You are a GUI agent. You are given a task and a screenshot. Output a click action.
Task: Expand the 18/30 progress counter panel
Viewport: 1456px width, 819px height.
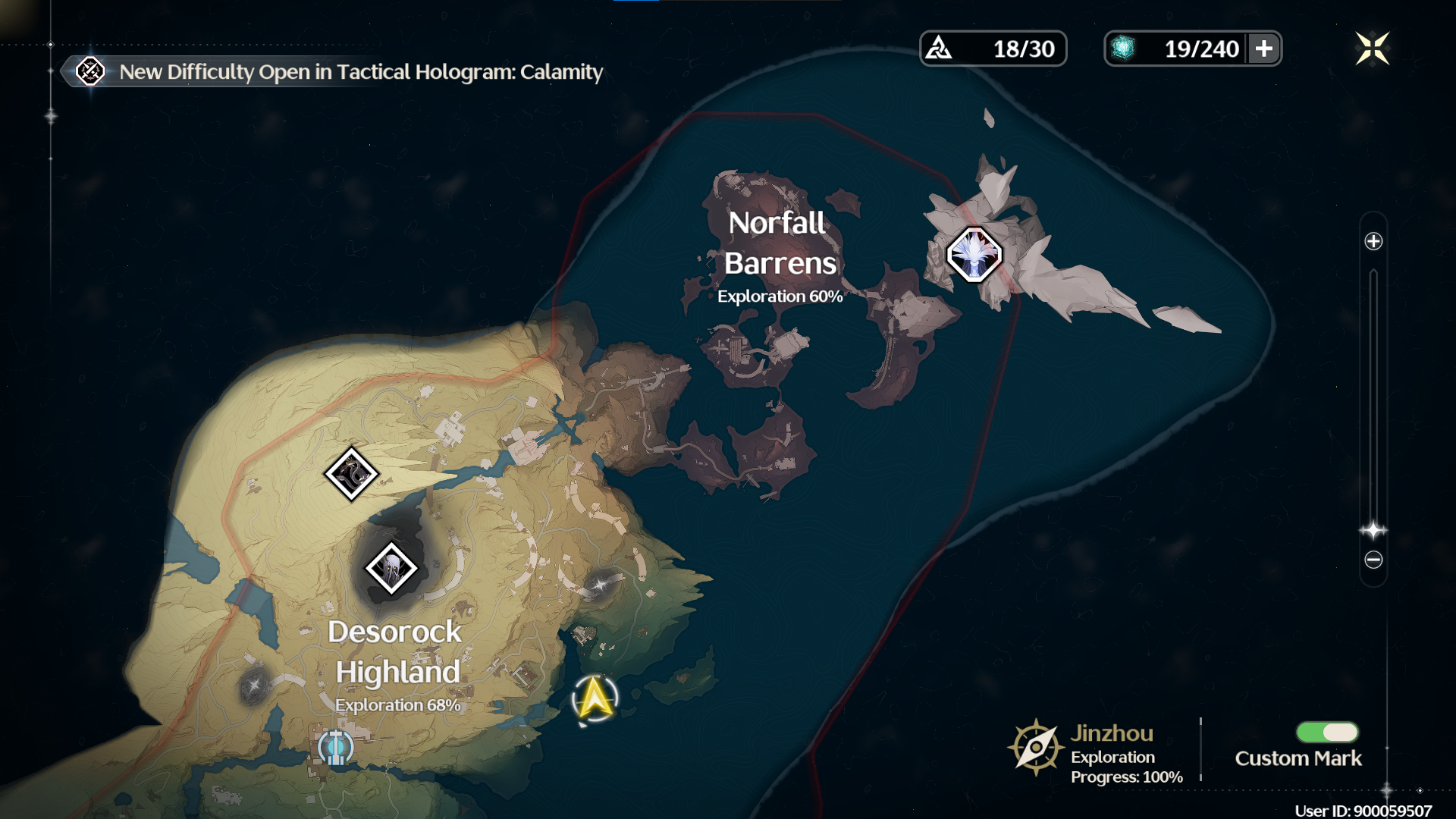[x=993, y=48]
